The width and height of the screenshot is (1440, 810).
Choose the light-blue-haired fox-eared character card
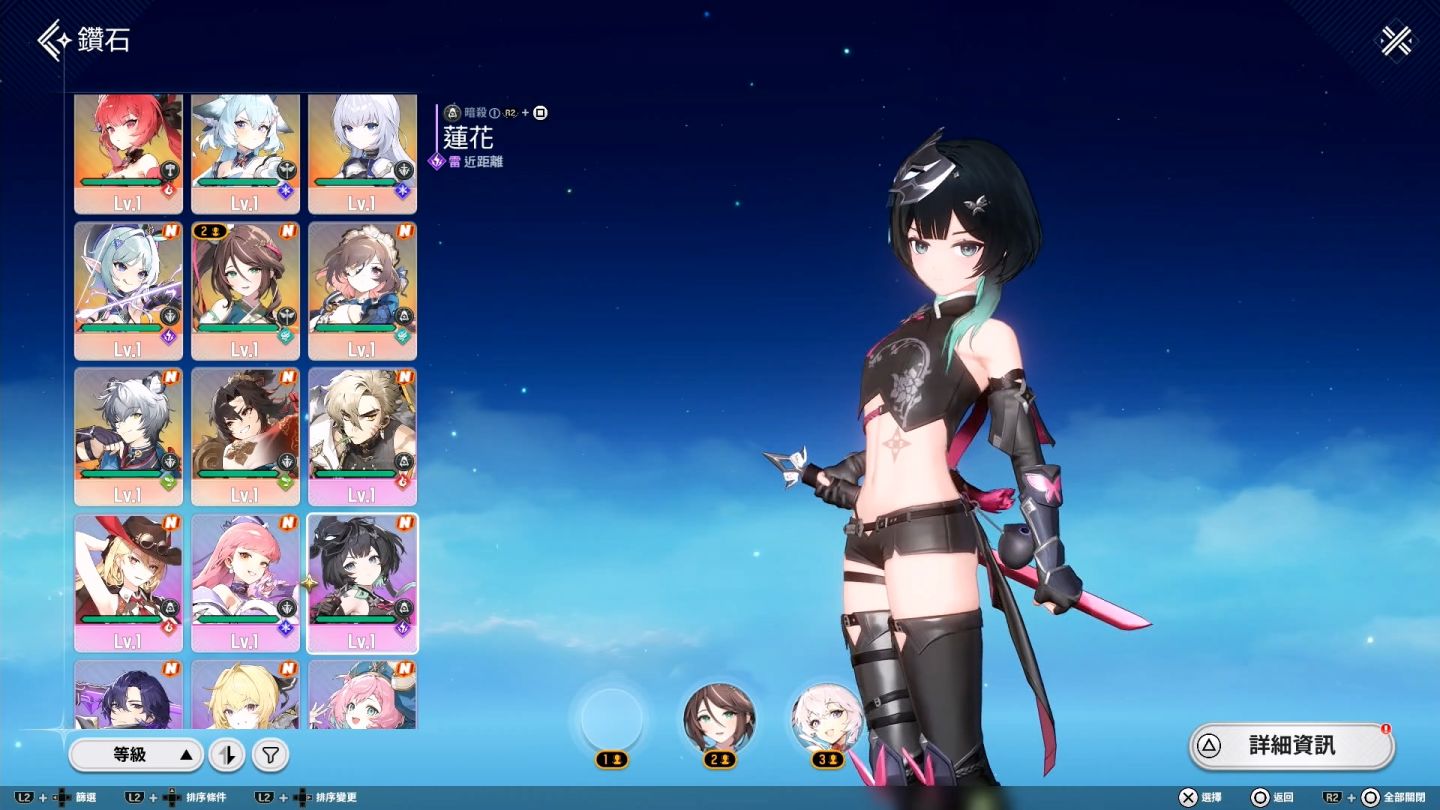point(245,152)
